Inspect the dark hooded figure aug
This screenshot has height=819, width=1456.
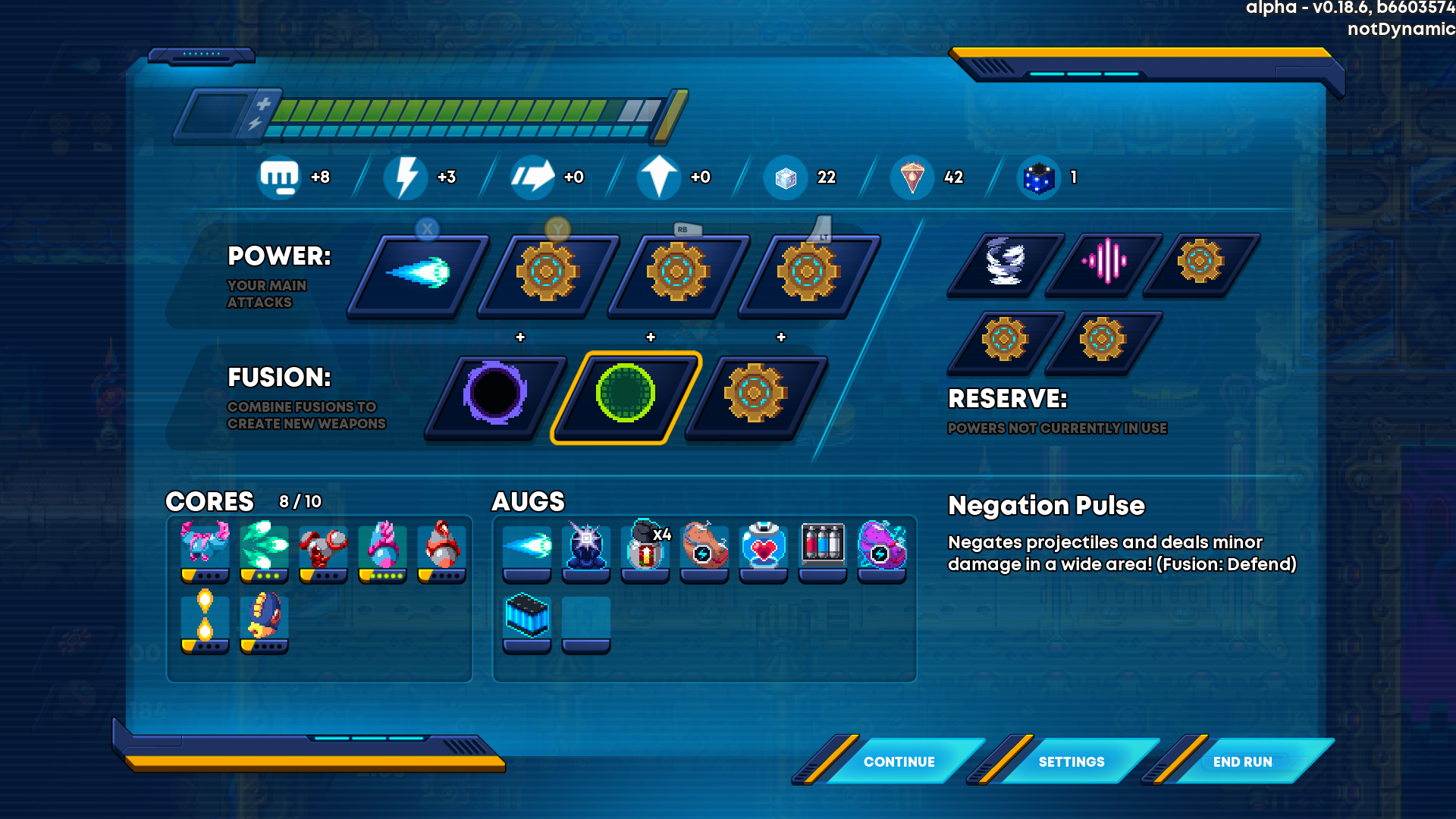click(x=586, y=548)
